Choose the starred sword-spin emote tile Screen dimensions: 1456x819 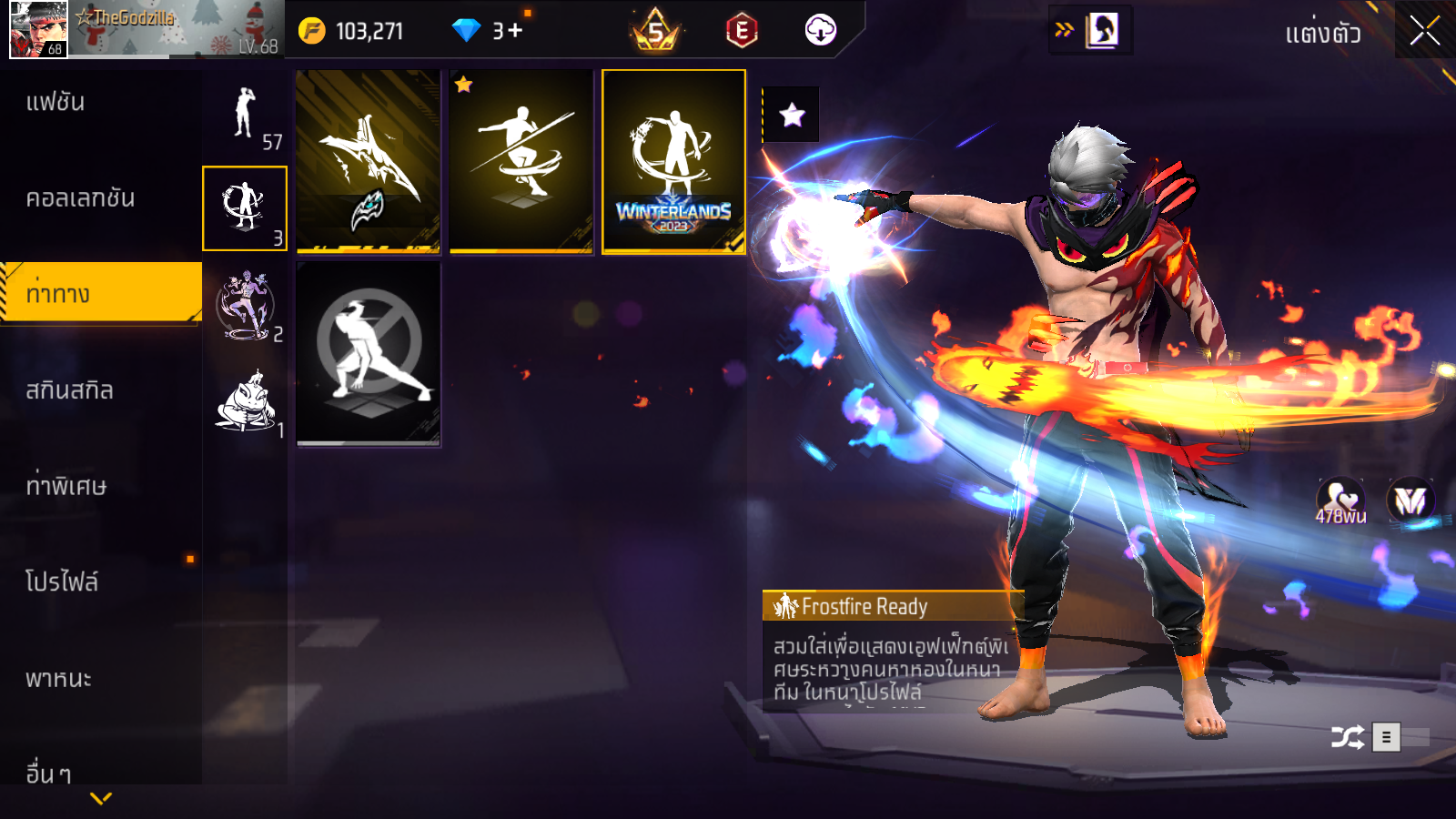[521, 162]
